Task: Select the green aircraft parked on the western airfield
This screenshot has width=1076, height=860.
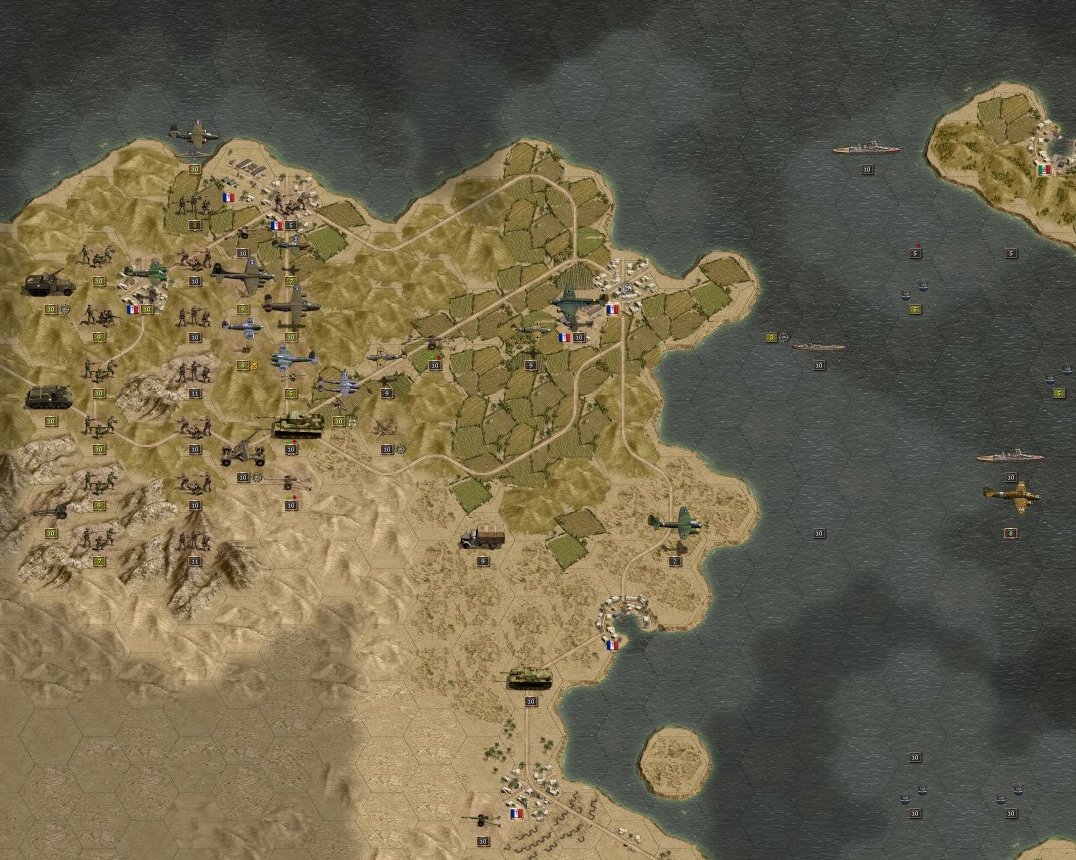Action: (x=147, y=271)
